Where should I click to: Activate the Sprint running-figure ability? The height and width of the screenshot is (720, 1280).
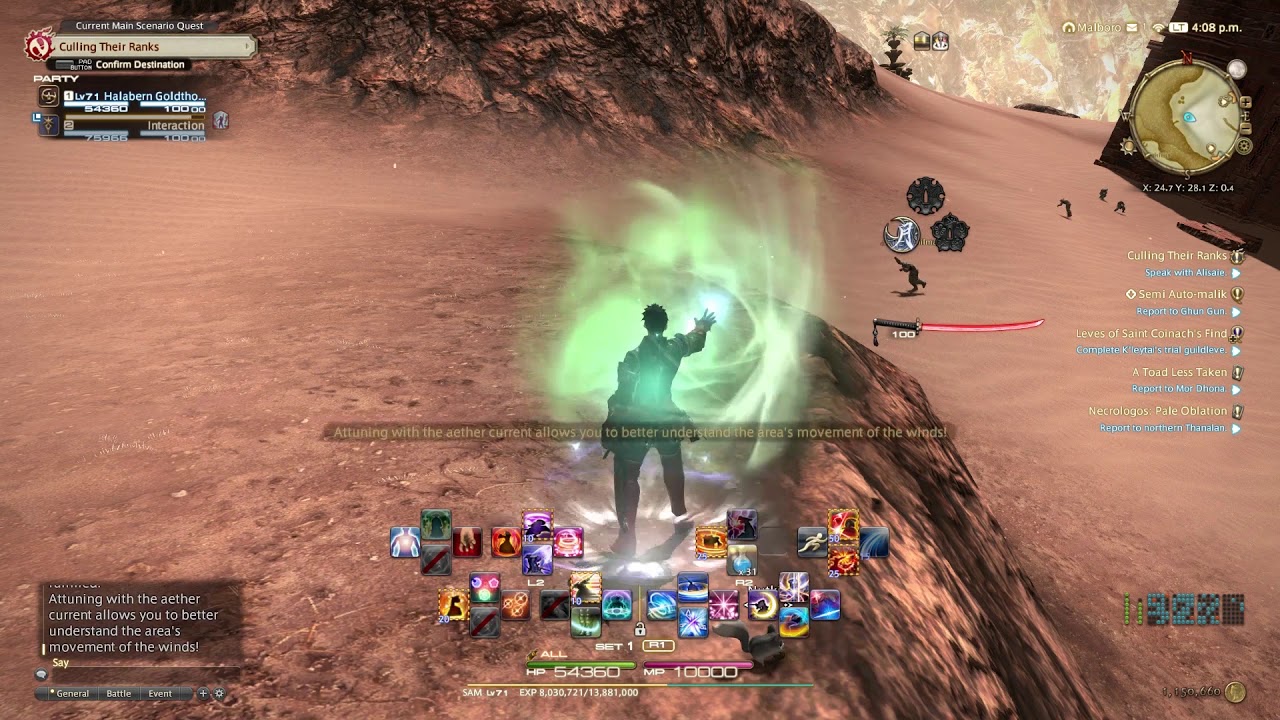[x=812, y=542]
